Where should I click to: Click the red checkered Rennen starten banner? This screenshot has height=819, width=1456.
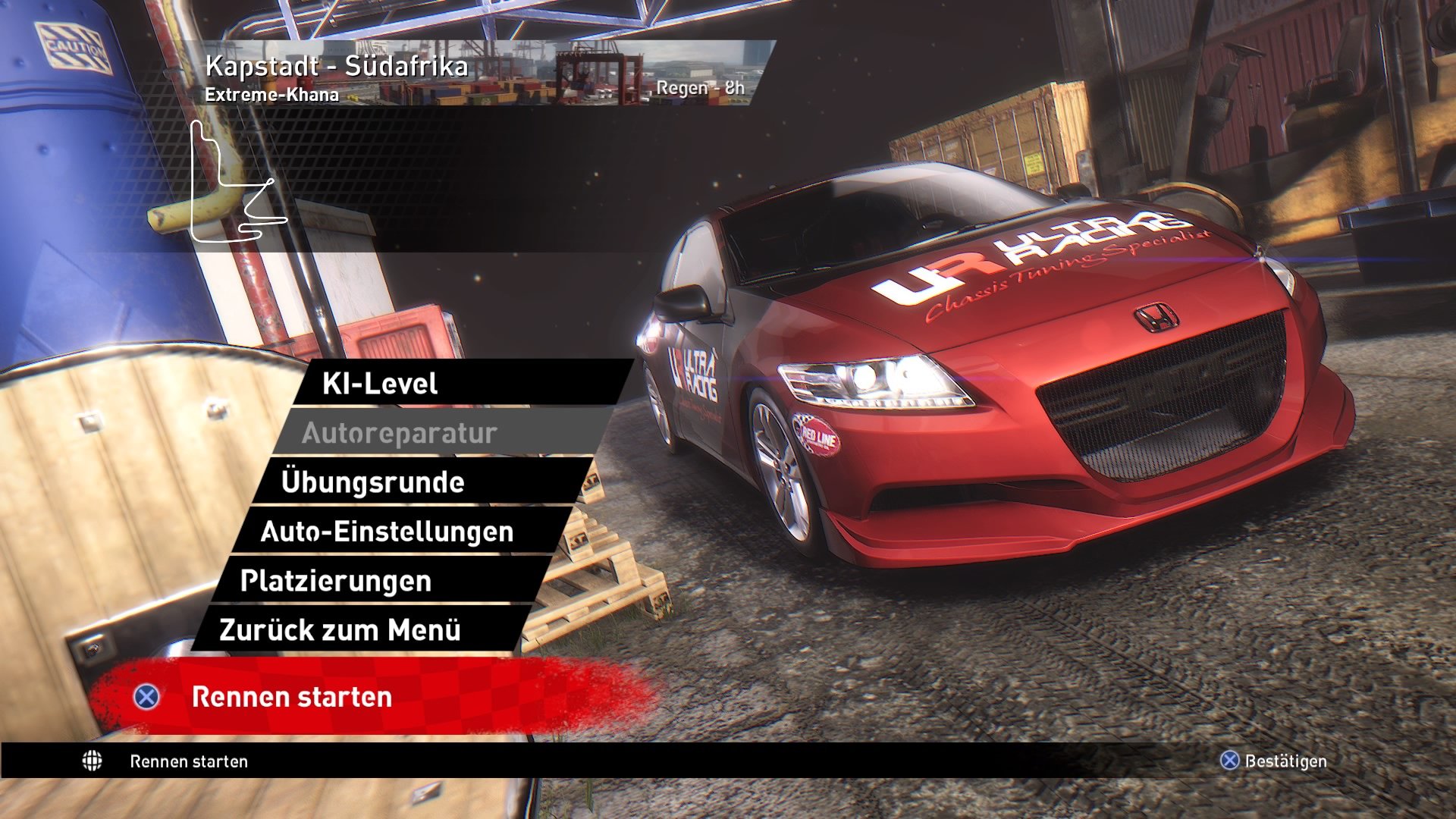(x=341, y=698)
